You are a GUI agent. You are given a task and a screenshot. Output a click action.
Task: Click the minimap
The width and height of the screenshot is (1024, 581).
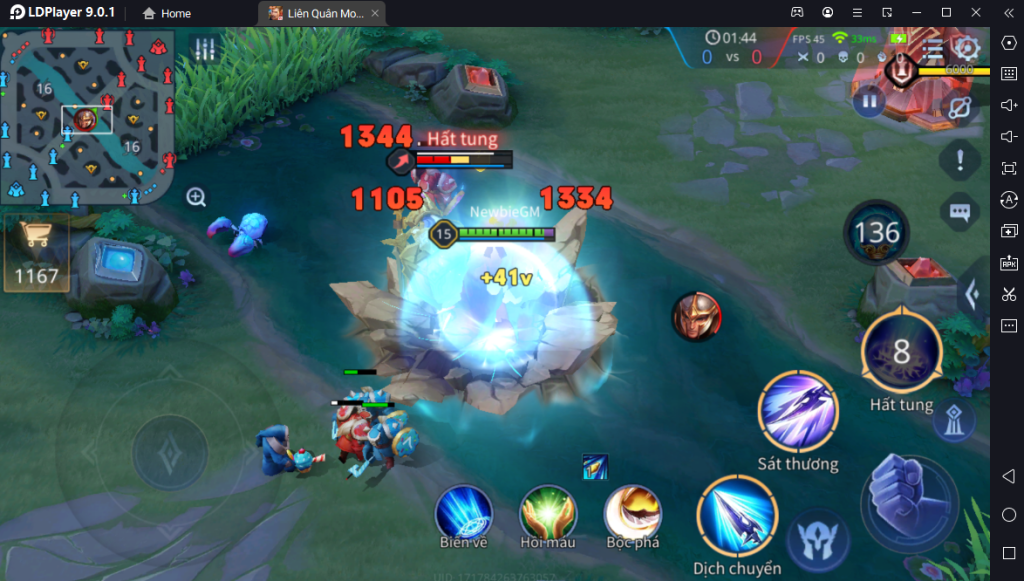point(88,117)
